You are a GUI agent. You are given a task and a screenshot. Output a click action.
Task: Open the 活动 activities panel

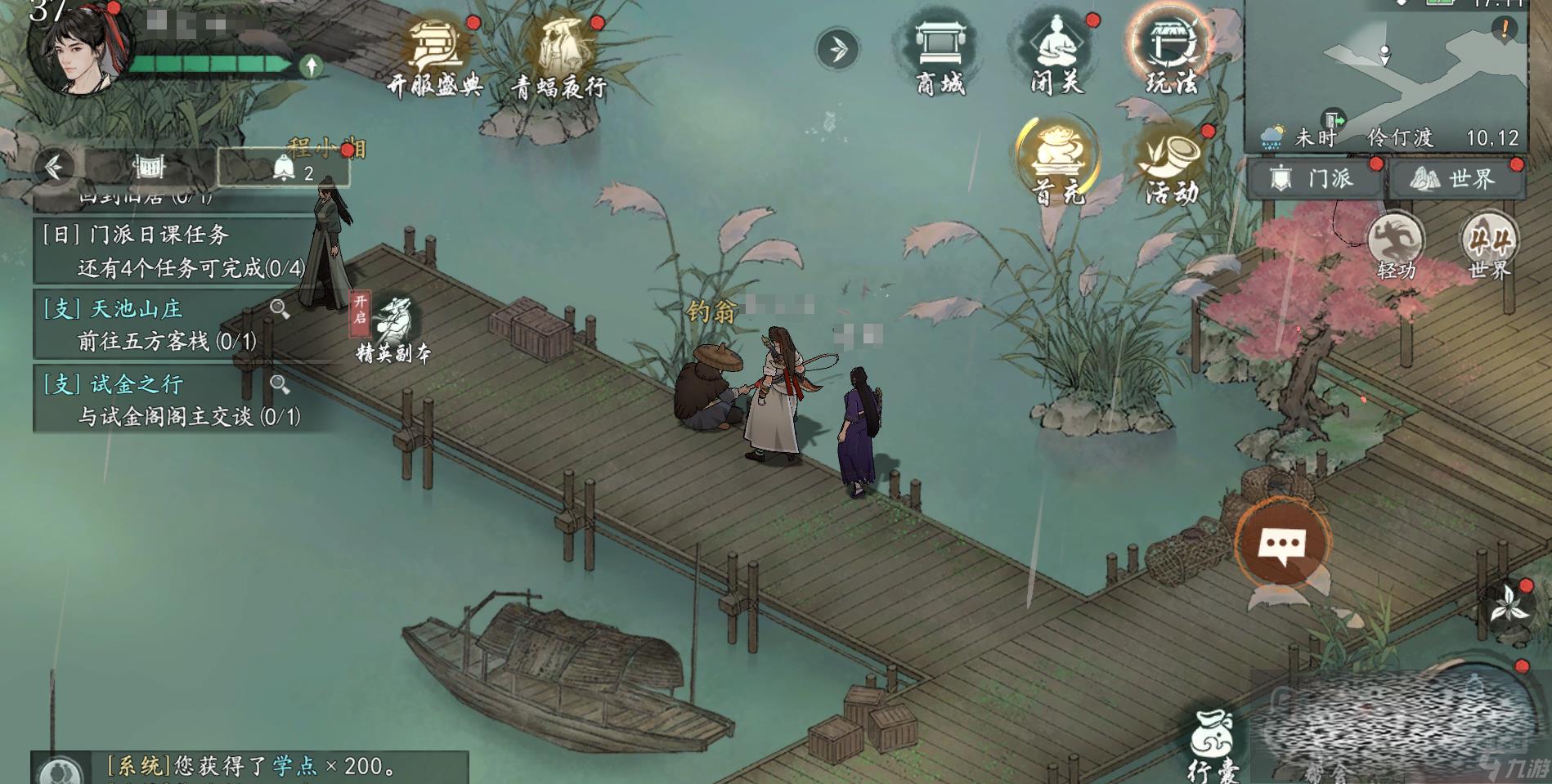[x=1171, y=164]
